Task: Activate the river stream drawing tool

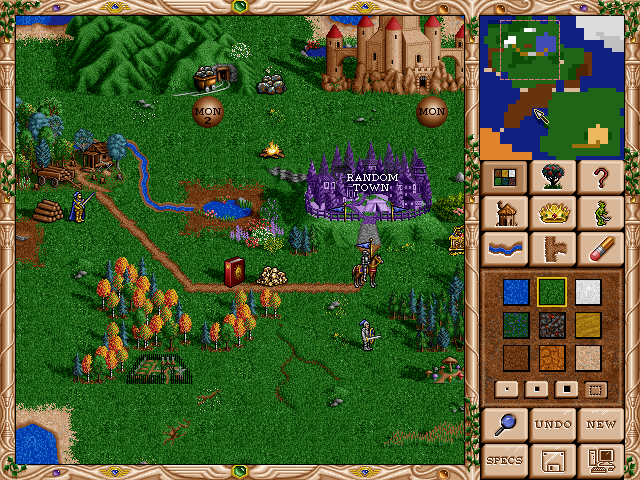Action: [x=504, y=248]
